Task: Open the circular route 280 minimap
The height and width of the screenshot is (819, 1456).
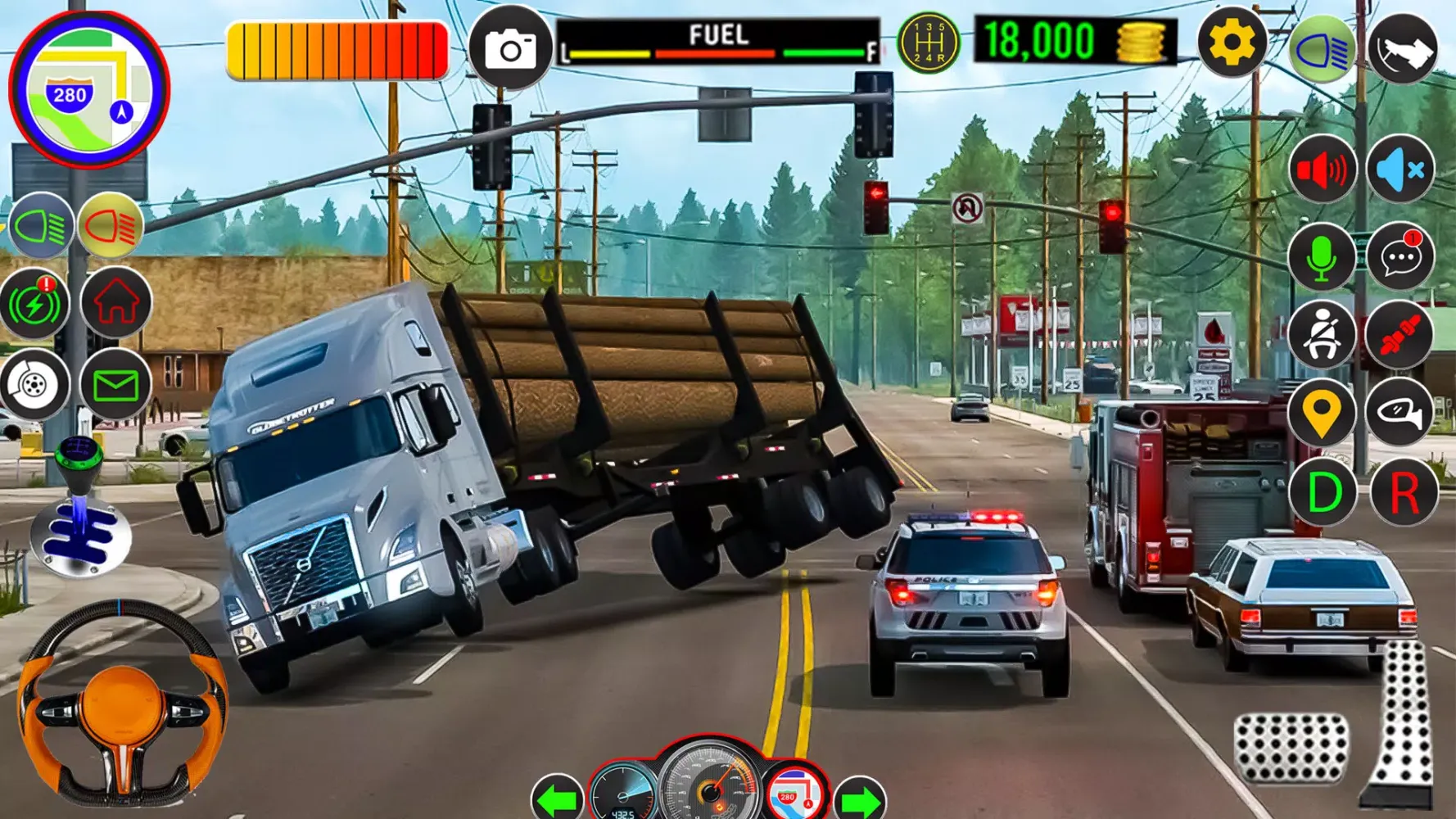Action: click(x=88, y=88)
